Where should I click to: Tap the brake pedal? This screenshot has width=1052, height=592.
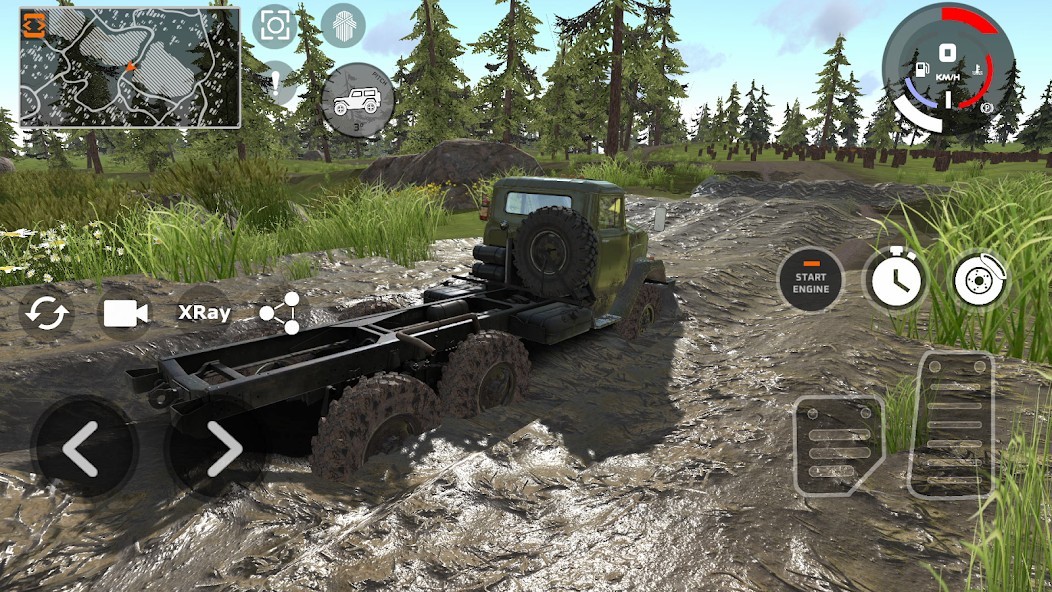coord(838,445)
